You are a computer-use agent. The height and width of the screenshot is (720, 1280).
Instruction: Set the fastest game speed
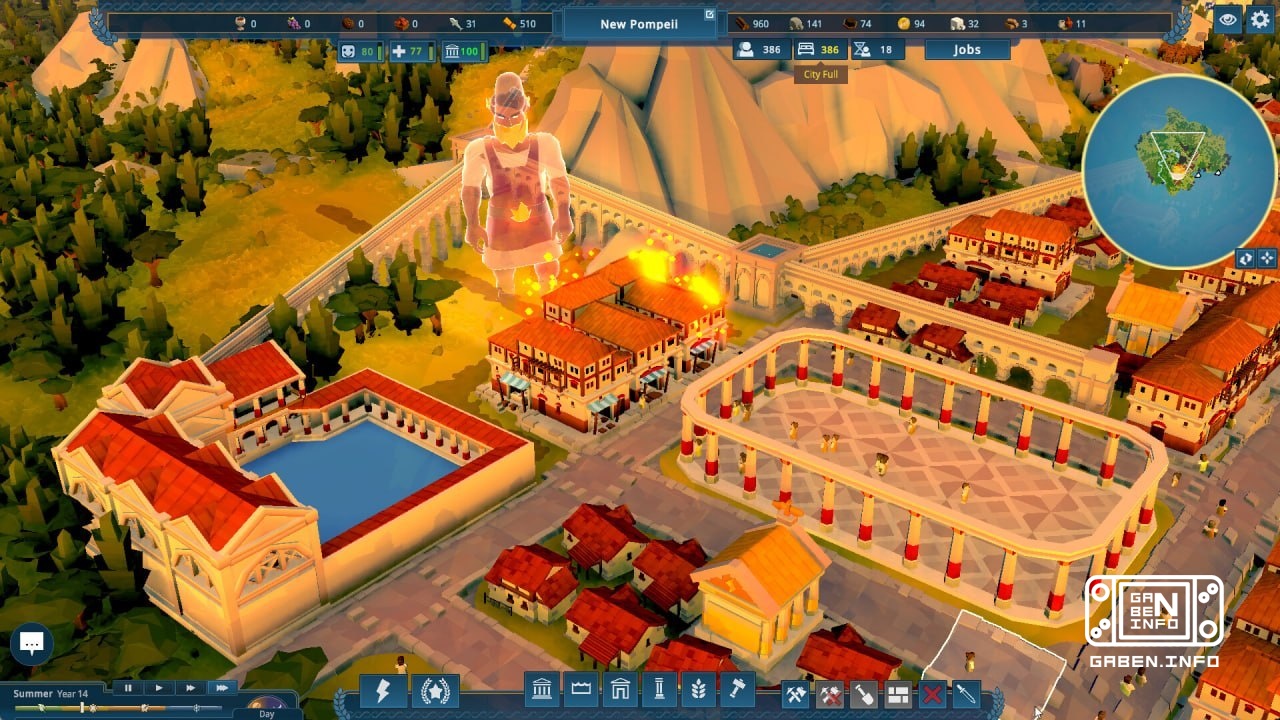222,688
